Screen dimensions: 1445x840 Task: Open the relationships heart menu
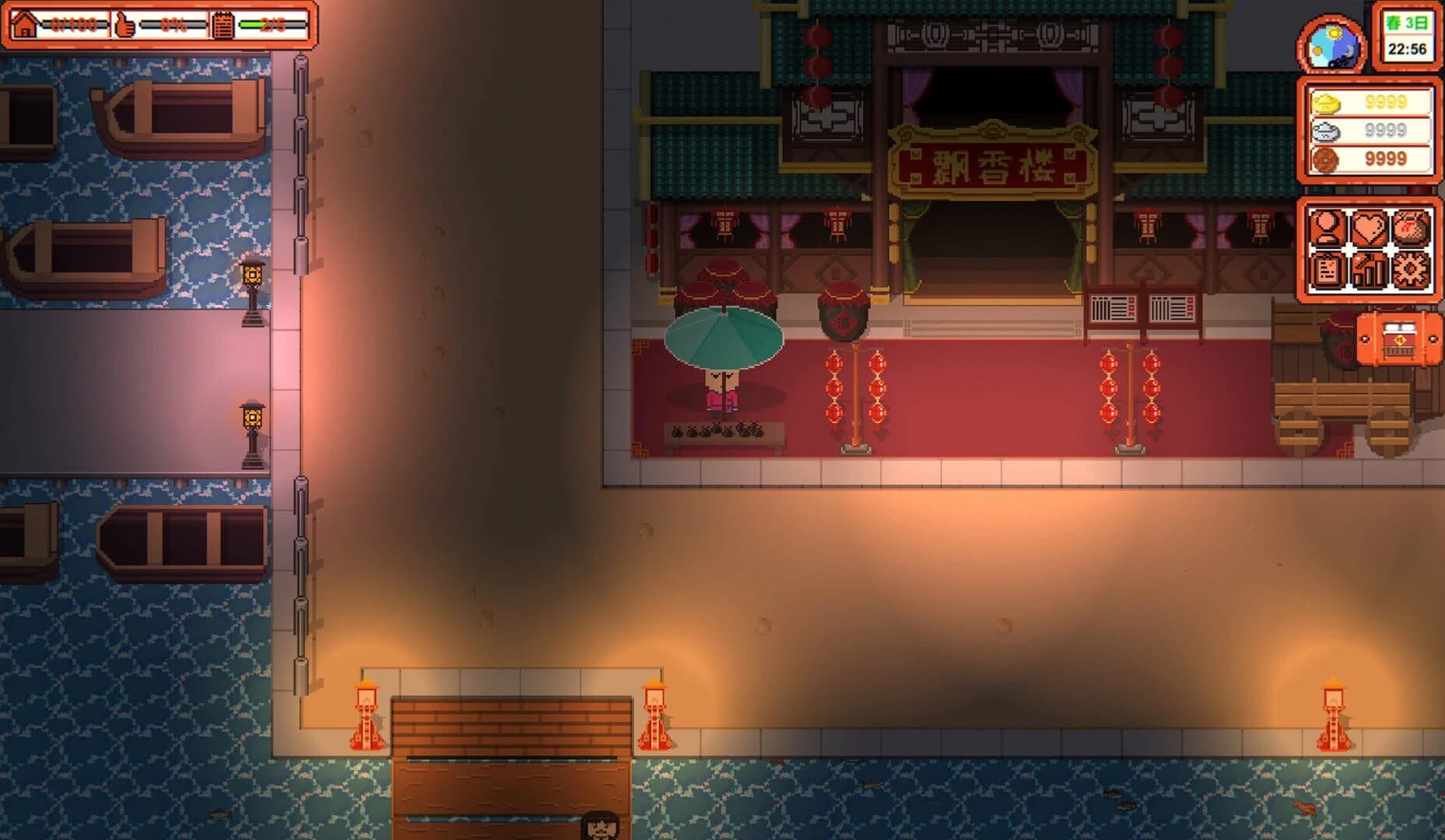pyautogui.click(x=1369, y=227)
